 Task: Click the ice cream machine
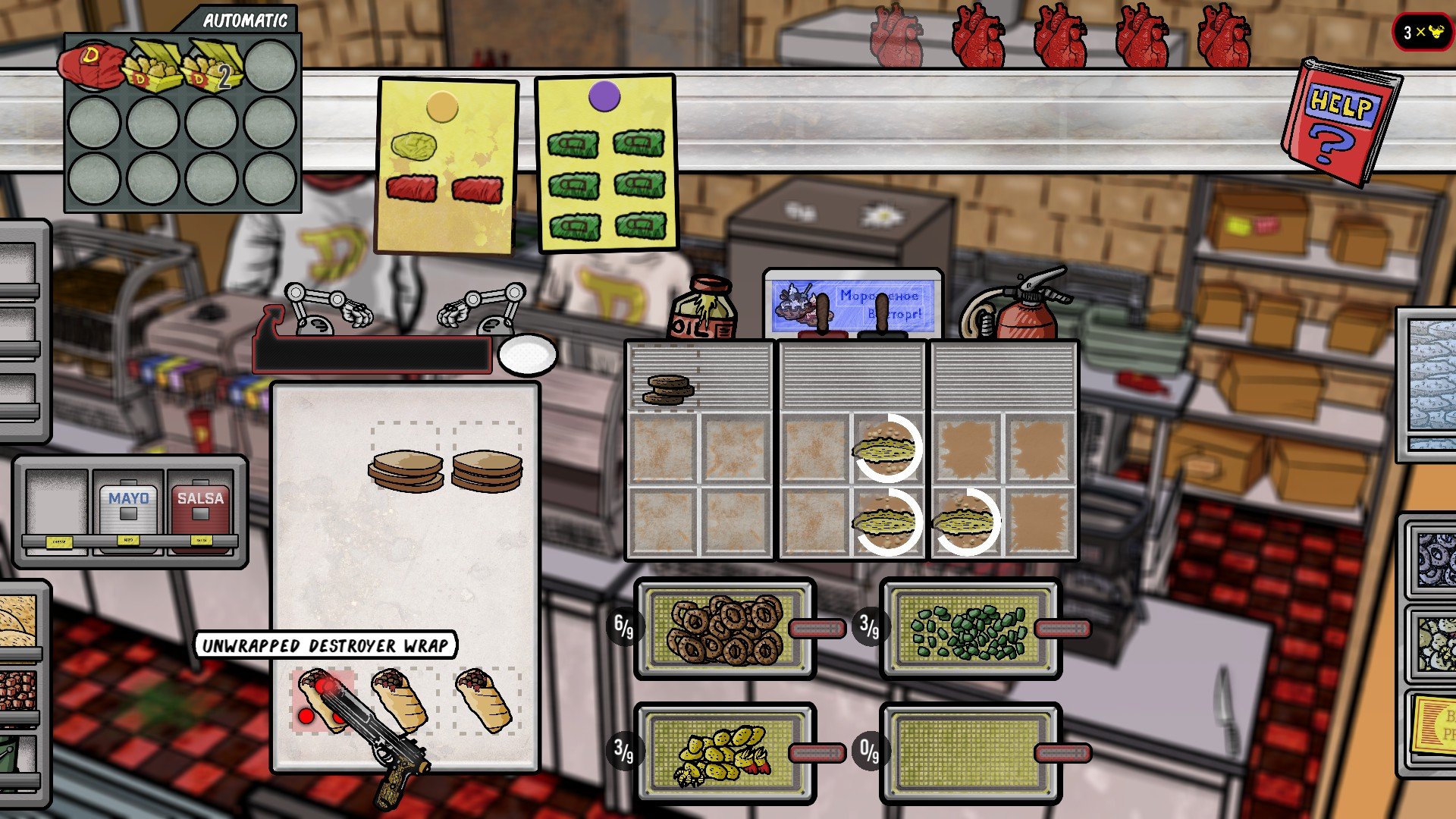click(852, 303)
